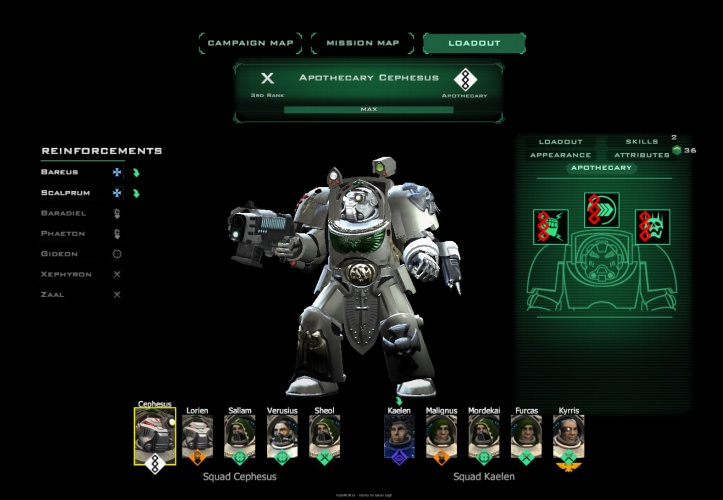
Task: Pick Baradiel from the reinforcements list
Action: pyautogui.click(x=65, y=213)
